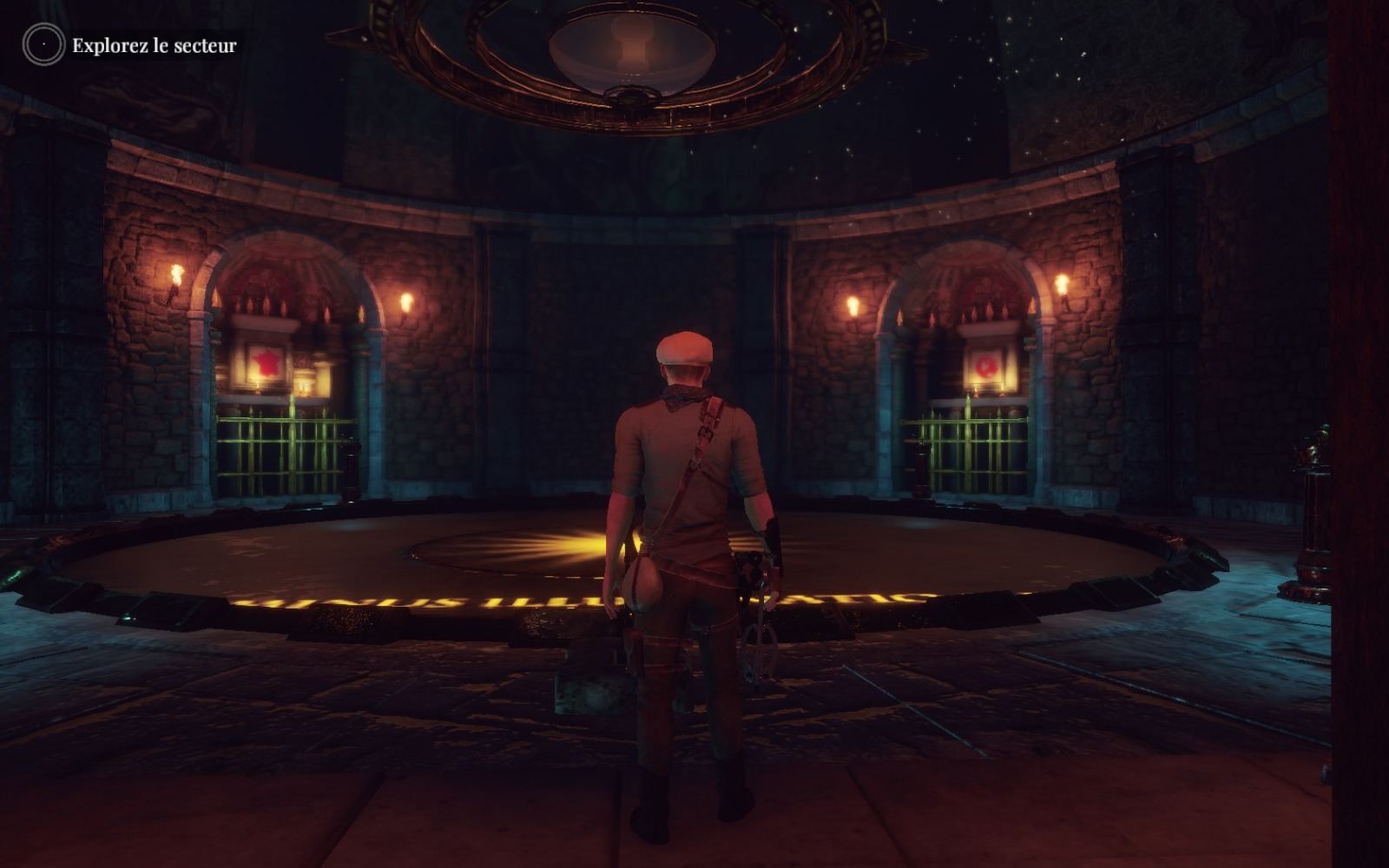1389x868 pixels.
Task: Open the Explorez le secteur objective entry
Action: (x=154, y=45)
